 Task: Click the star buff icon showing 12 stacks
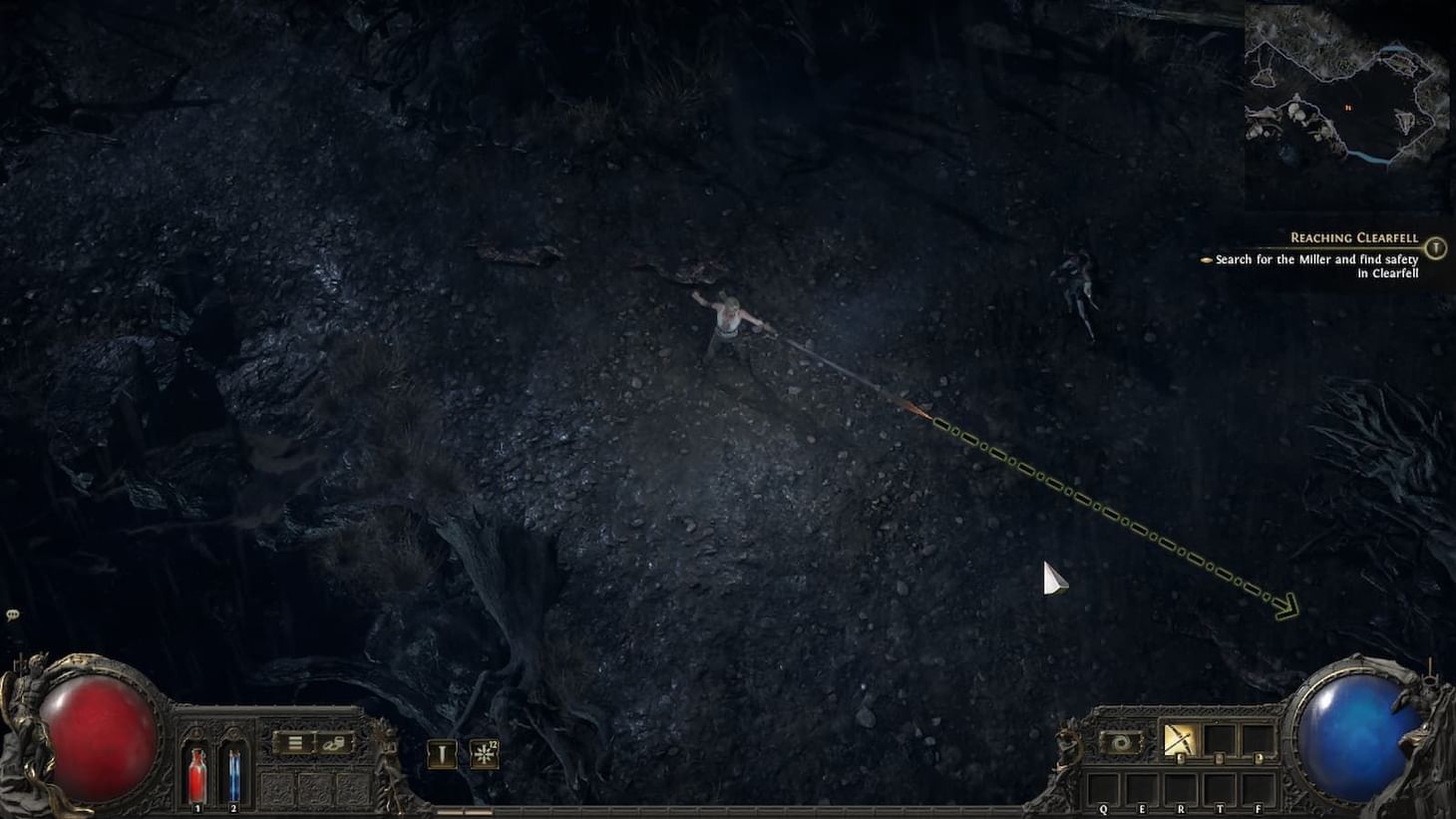pyautogui.click(x=483, y=754)
